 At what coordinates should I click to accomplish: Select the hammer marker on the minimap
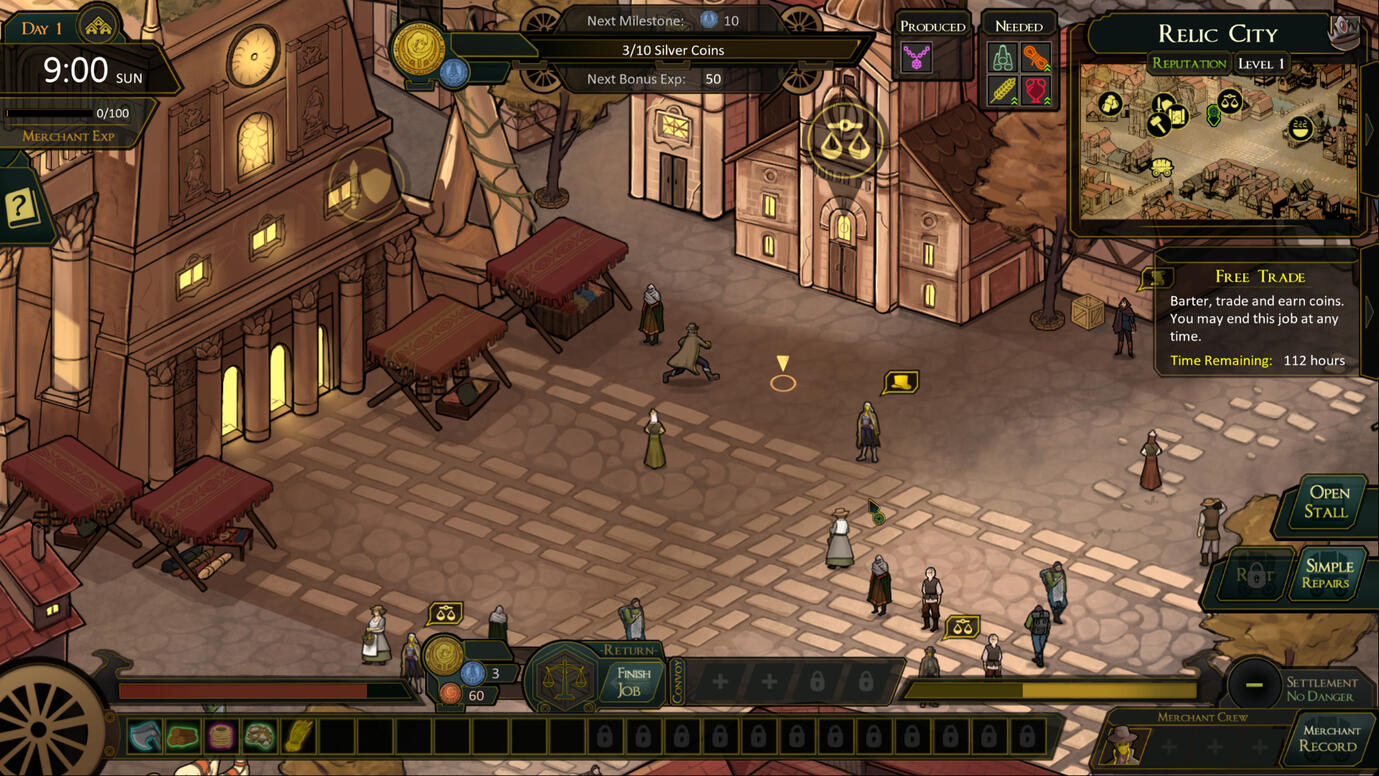pyautogui.click(x=1158, y=125)
